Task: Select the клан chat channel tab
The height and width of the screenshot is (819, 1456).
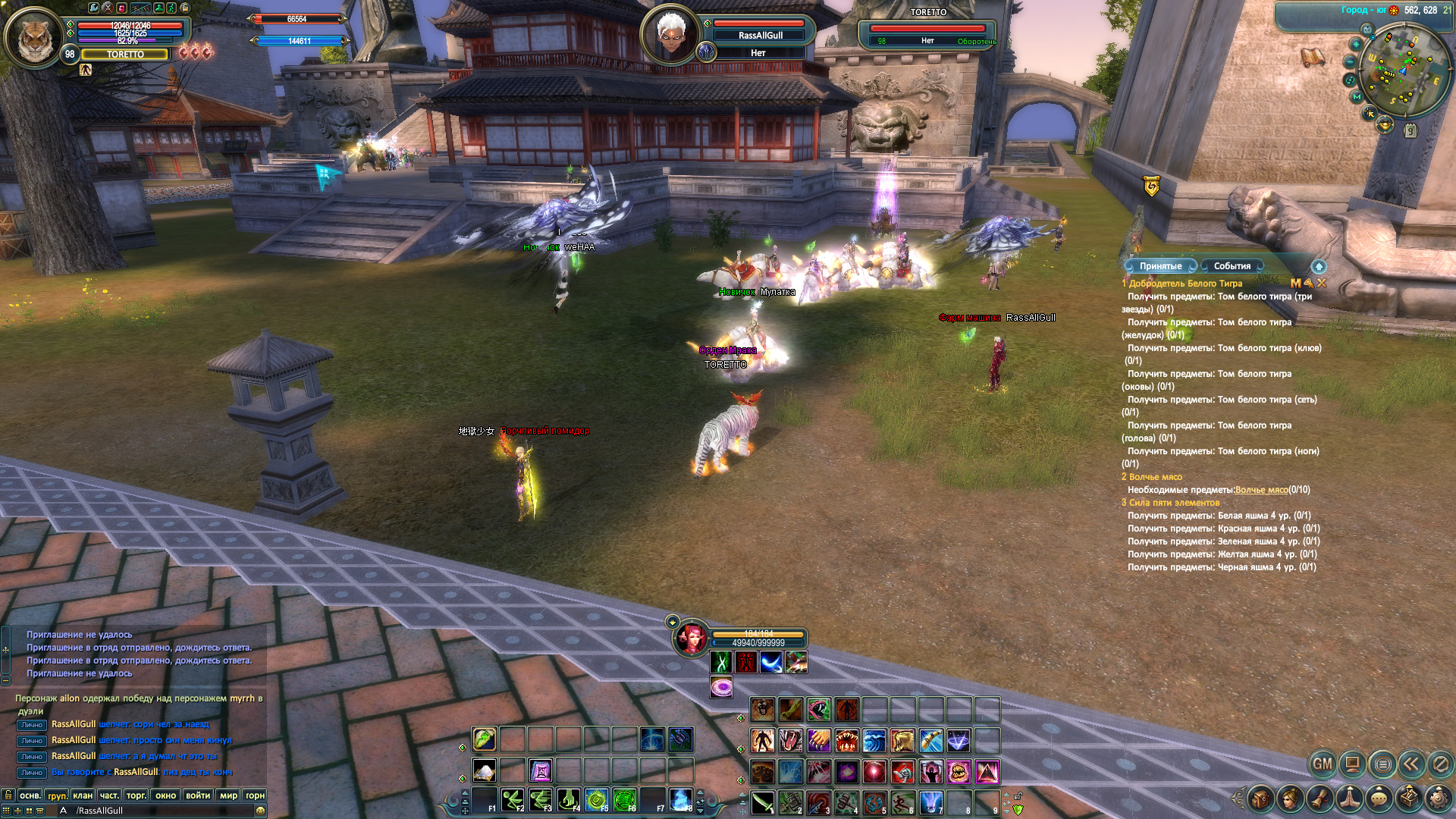Action: (x=83, y=795)
